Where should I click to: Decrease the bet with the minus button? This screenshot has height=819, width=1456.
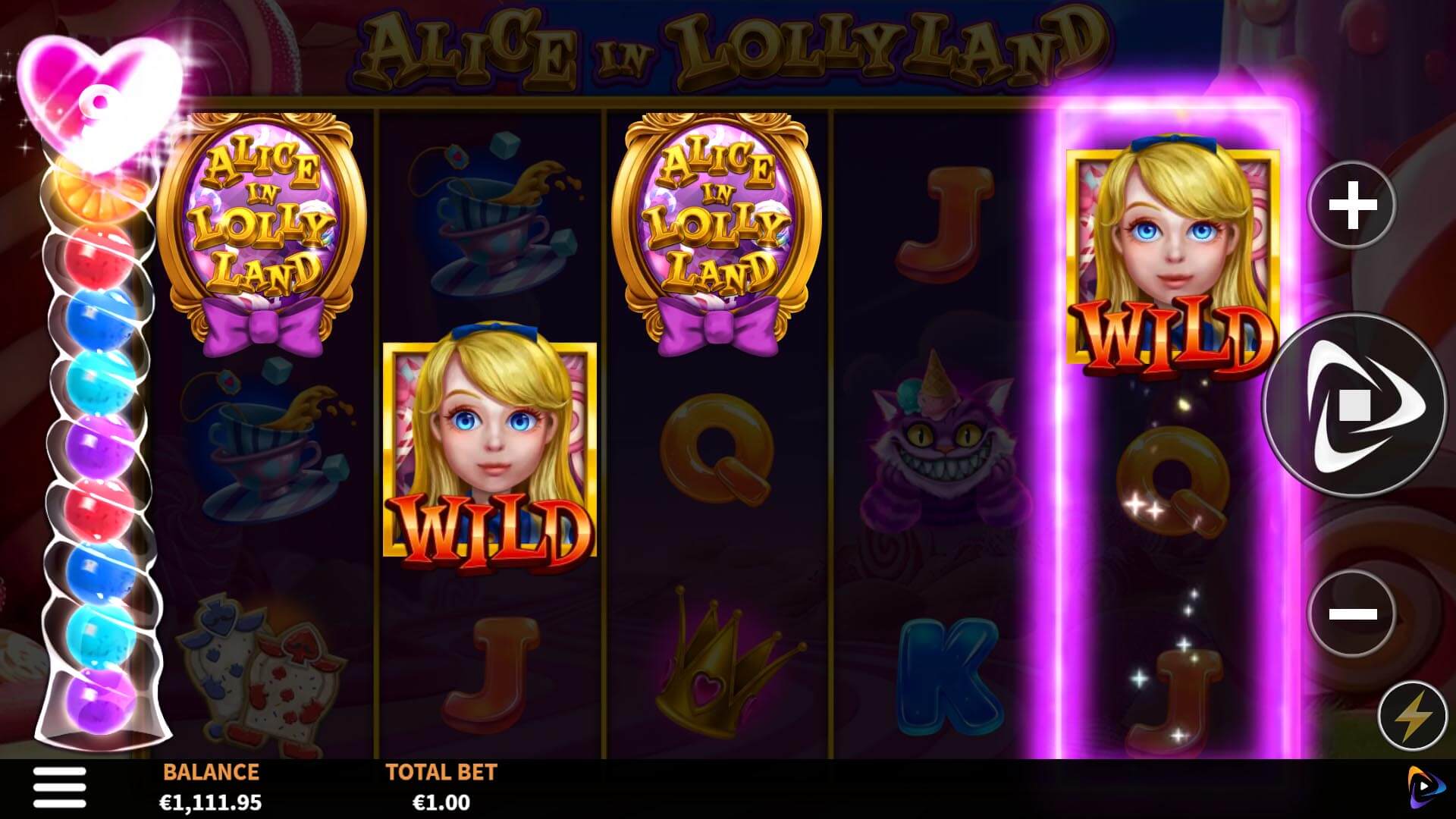(x=1352, y=613)
